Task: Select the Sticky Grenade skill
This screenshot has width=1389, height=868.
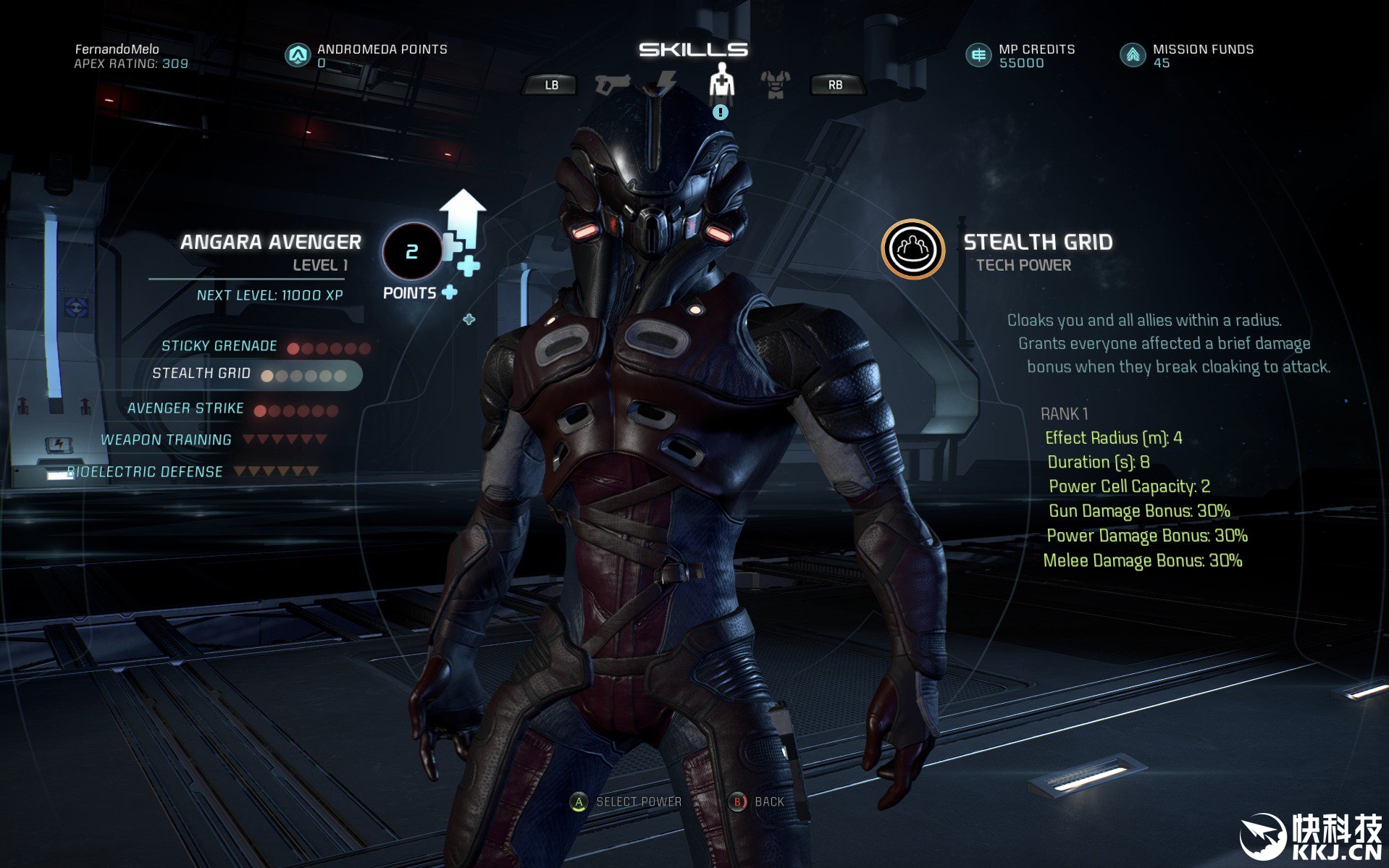Action: tap(219, 346)
